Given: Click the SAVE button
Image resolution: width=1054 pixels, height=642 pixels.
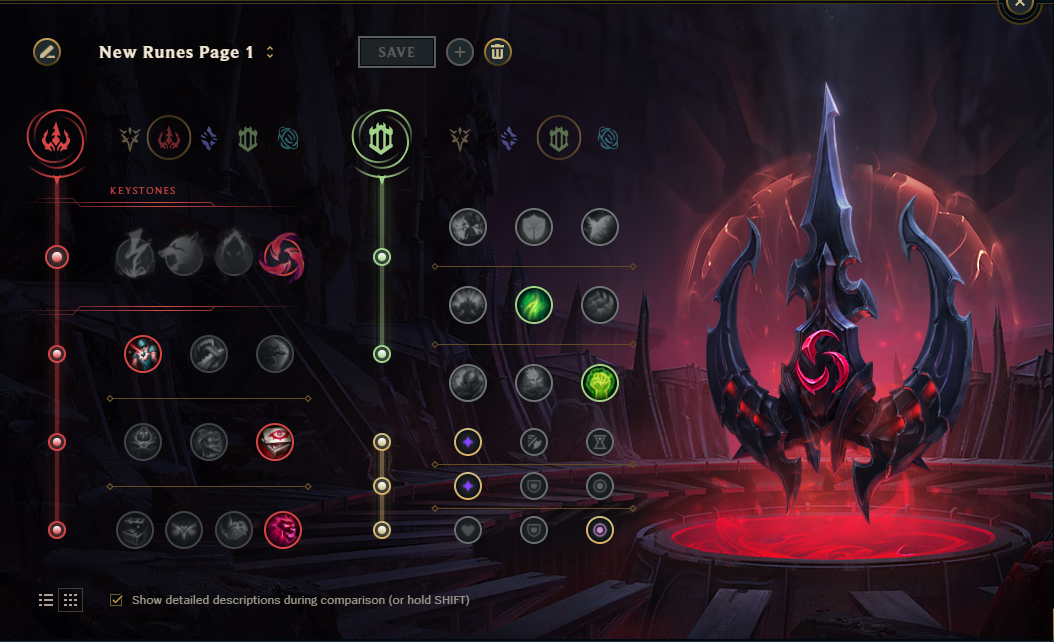Looking at the screenshot, I should click(x=397, y=52).
